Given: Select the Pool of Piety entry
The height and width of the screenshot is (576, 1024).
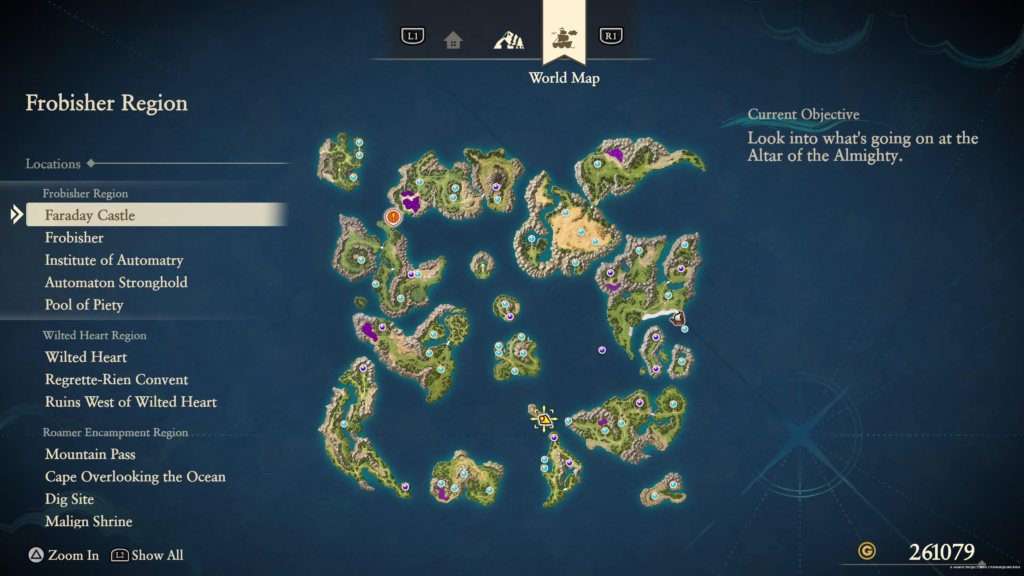Looking at the screenshot, I should [84, 305].
